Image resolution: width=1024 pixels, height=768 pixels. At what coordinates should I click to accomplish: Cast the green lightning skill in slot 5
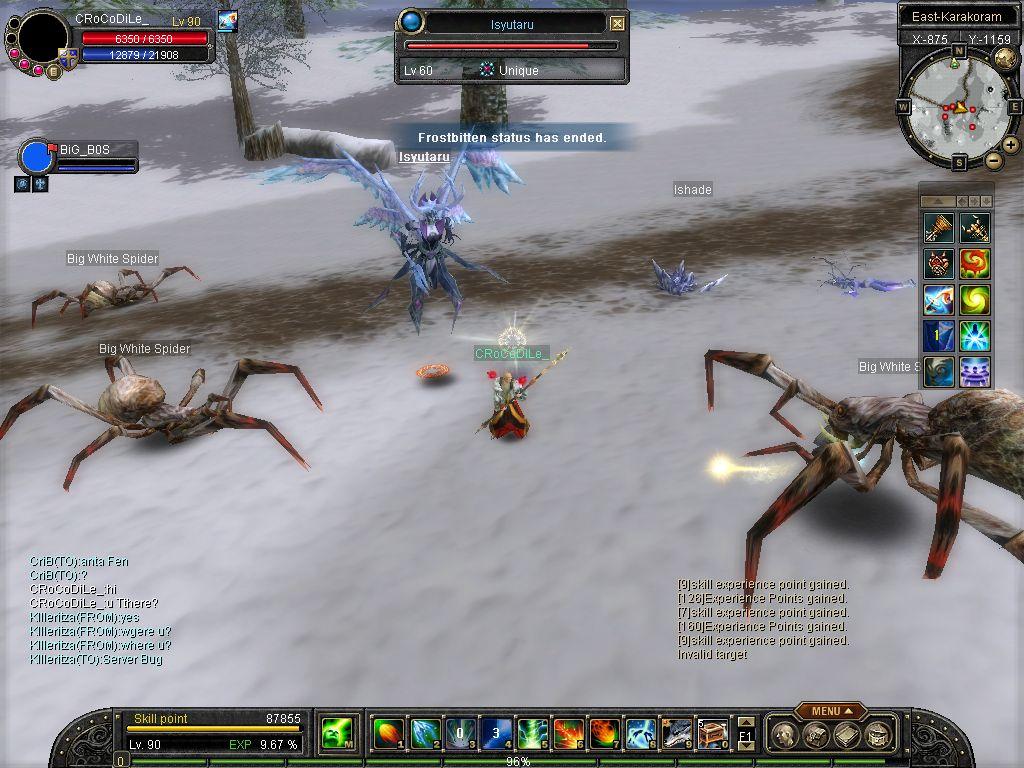click(532, 734)
